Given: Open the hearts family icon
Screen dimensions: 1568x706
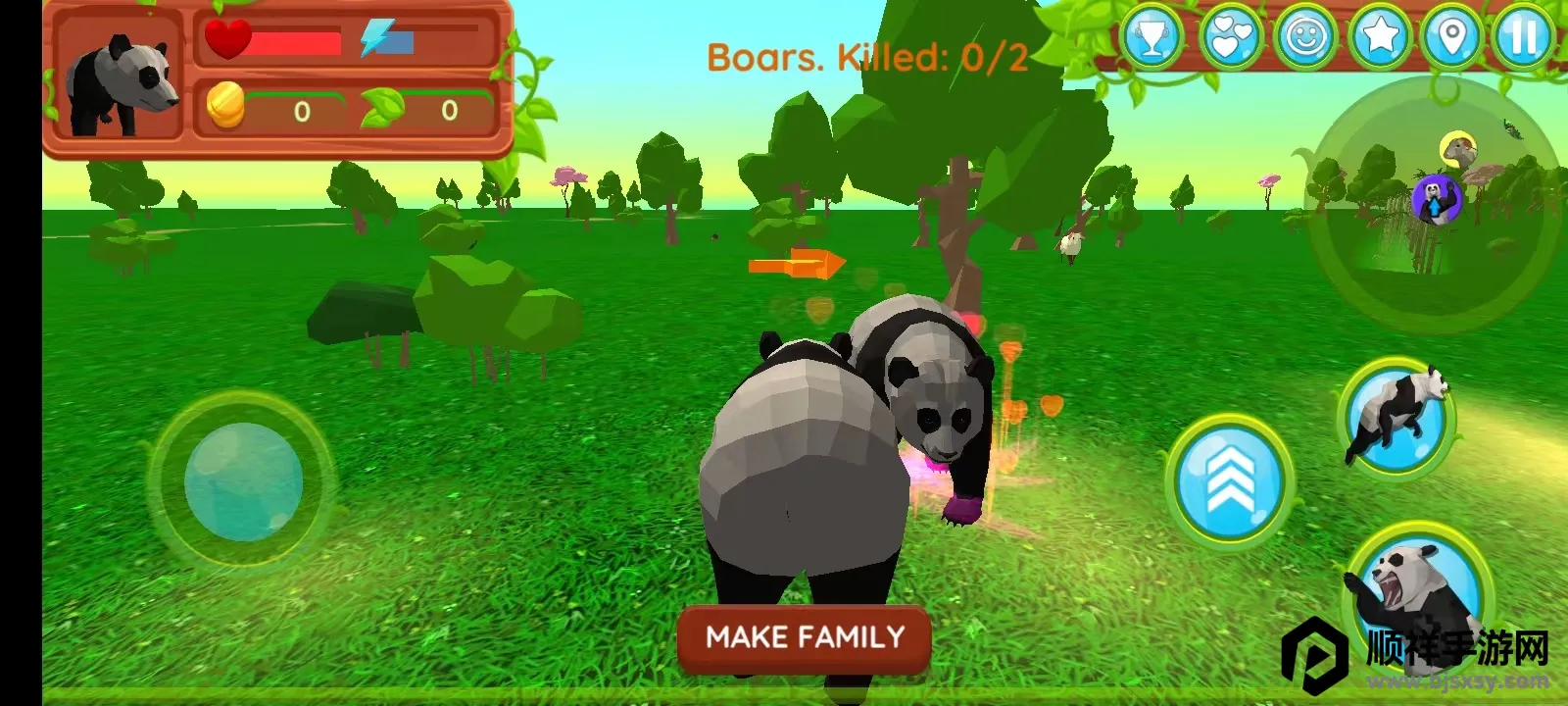Looking at the screenshot, I should click(x=1231, y=38).
